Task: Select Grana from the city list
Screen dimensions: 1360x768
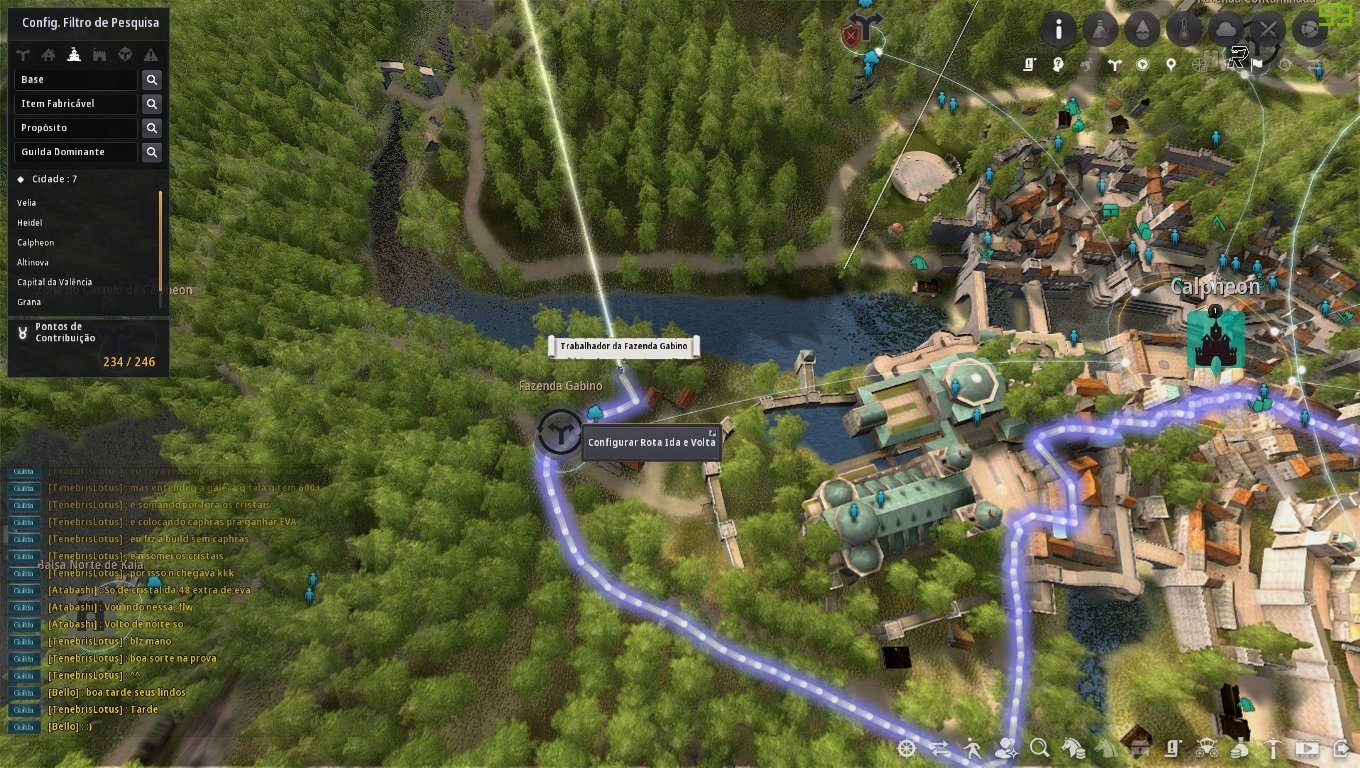Action: coord(29,302)
